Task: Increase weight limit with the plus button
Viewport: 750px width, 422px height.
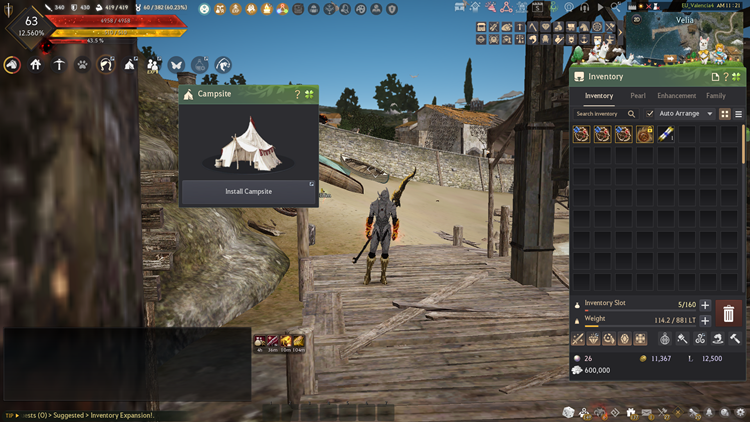Action: [x=705, y=320]
